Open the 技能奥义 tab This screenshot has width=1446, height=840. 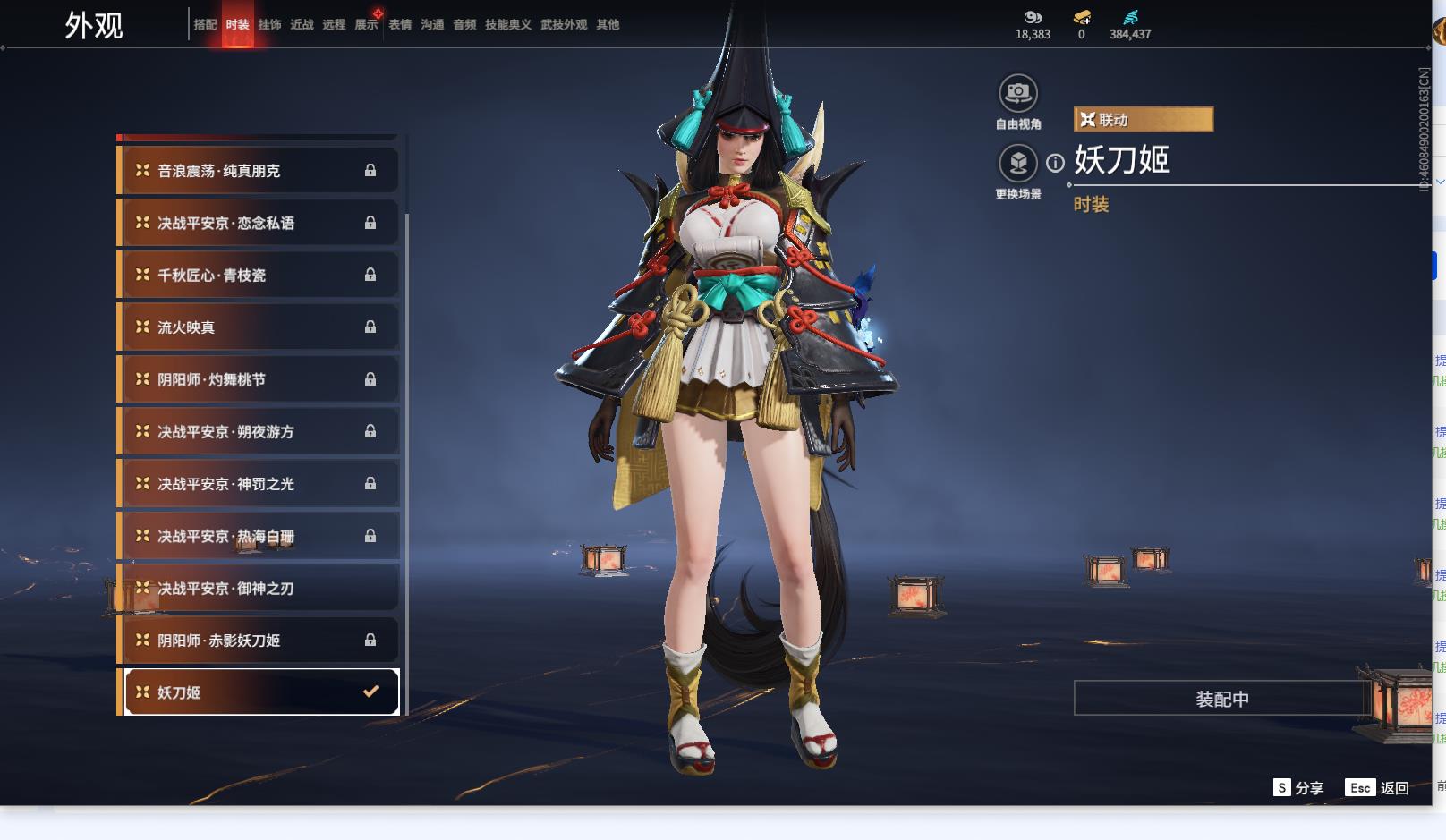pos(507,25)
